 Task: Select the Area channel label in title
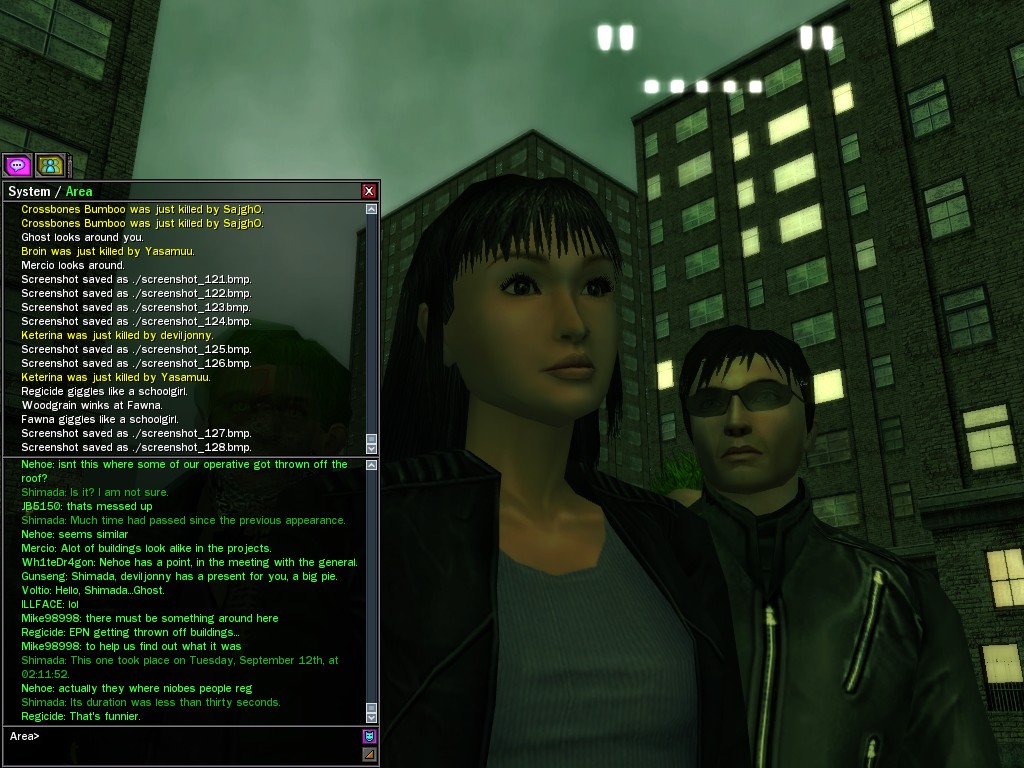79,191
